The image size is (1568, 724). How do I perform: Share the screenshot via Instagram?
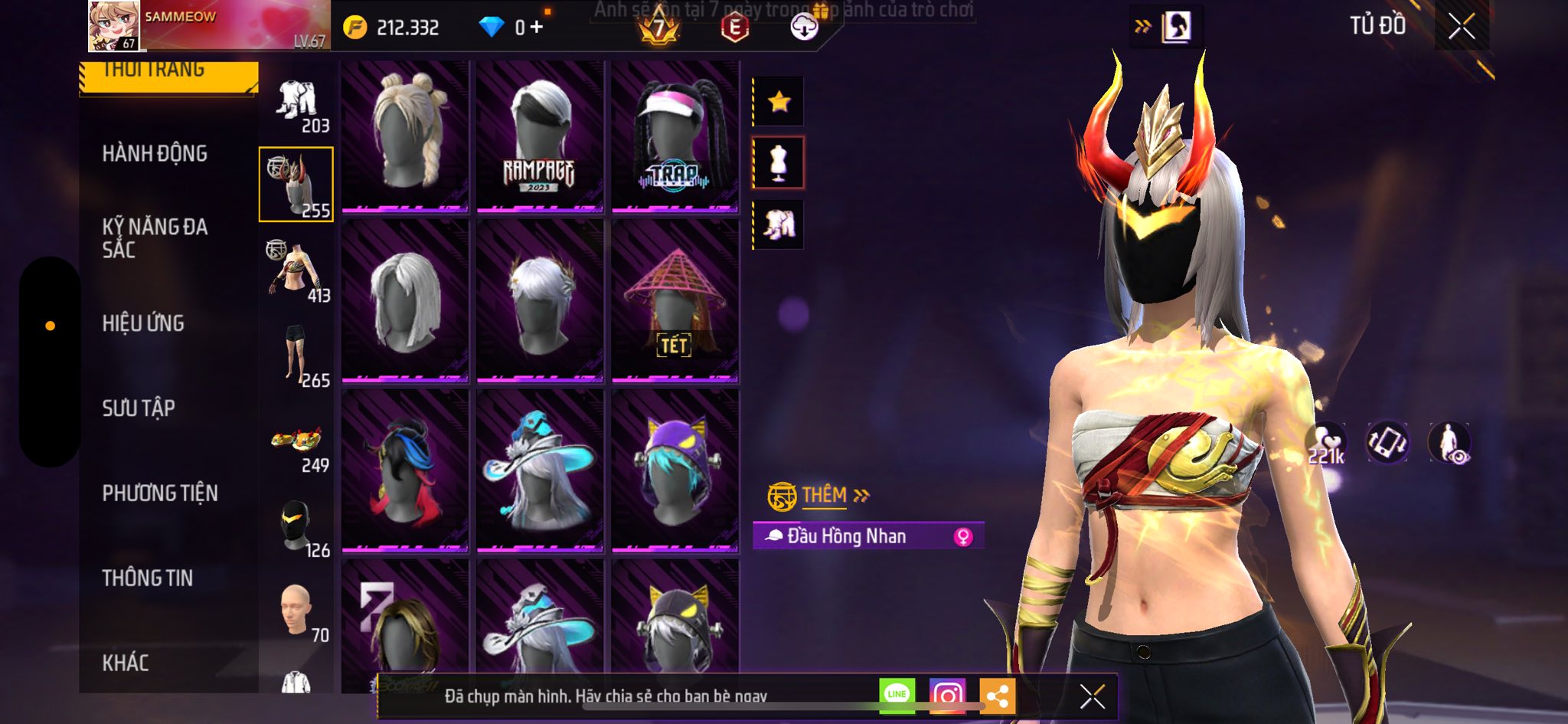tap(947, 696)
